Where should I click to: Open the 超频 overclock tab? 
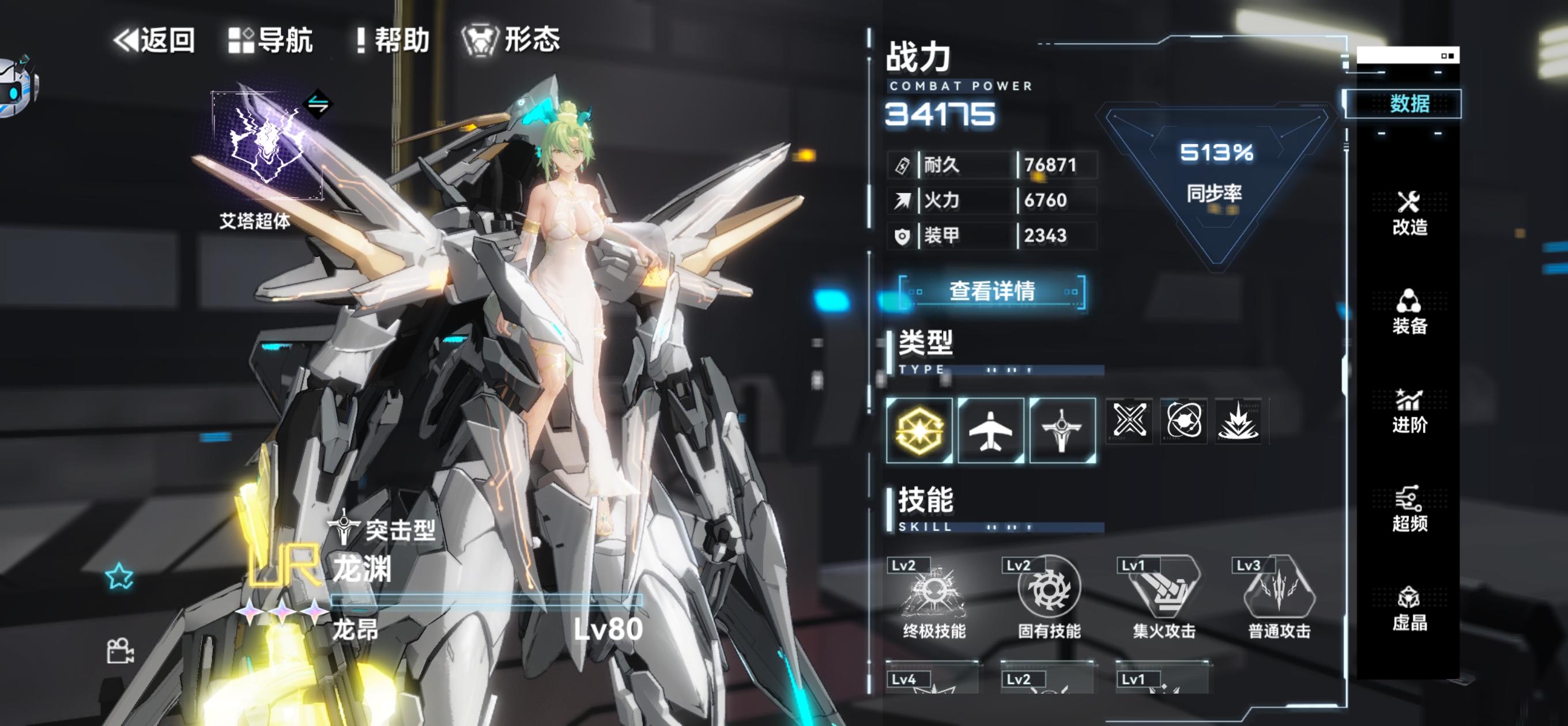[x=1408, y=510]
